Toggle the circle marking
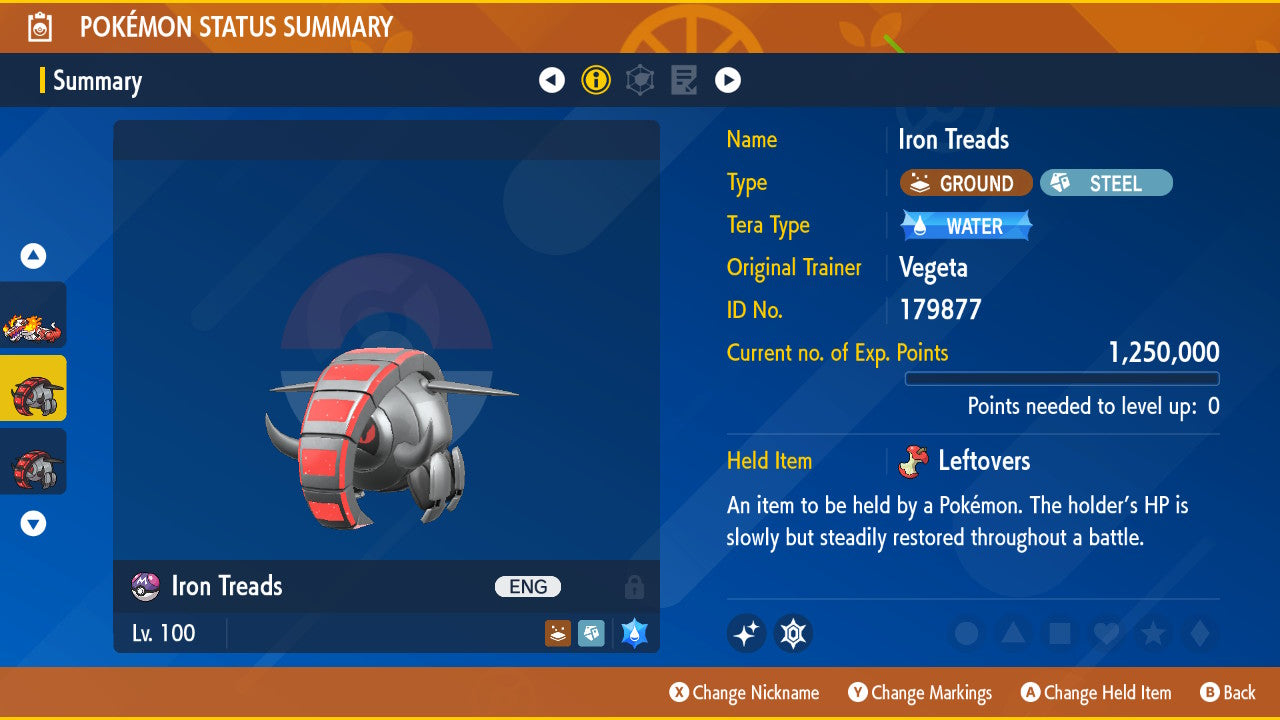Screen dimensions: 1280x720 click(966, 633)
